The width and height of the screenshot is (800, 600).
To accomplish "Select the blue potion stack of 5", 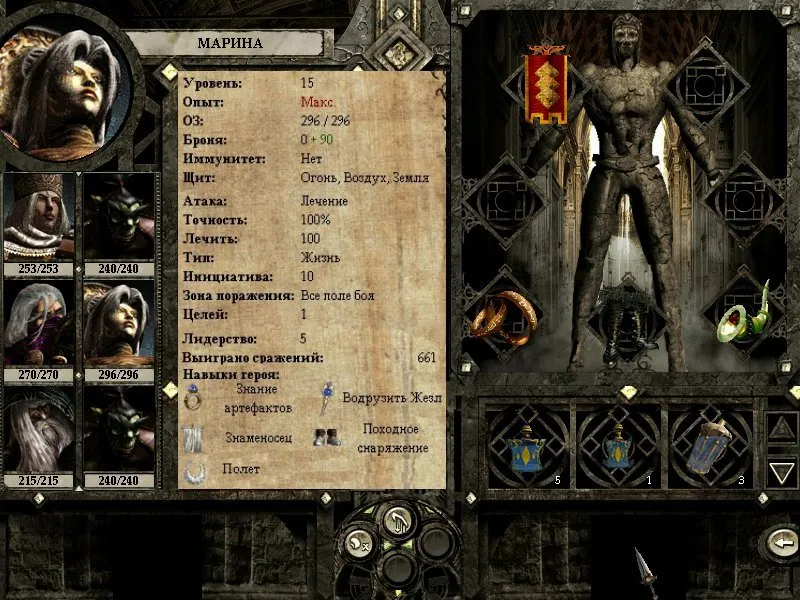I will click(x=523, y=445).
